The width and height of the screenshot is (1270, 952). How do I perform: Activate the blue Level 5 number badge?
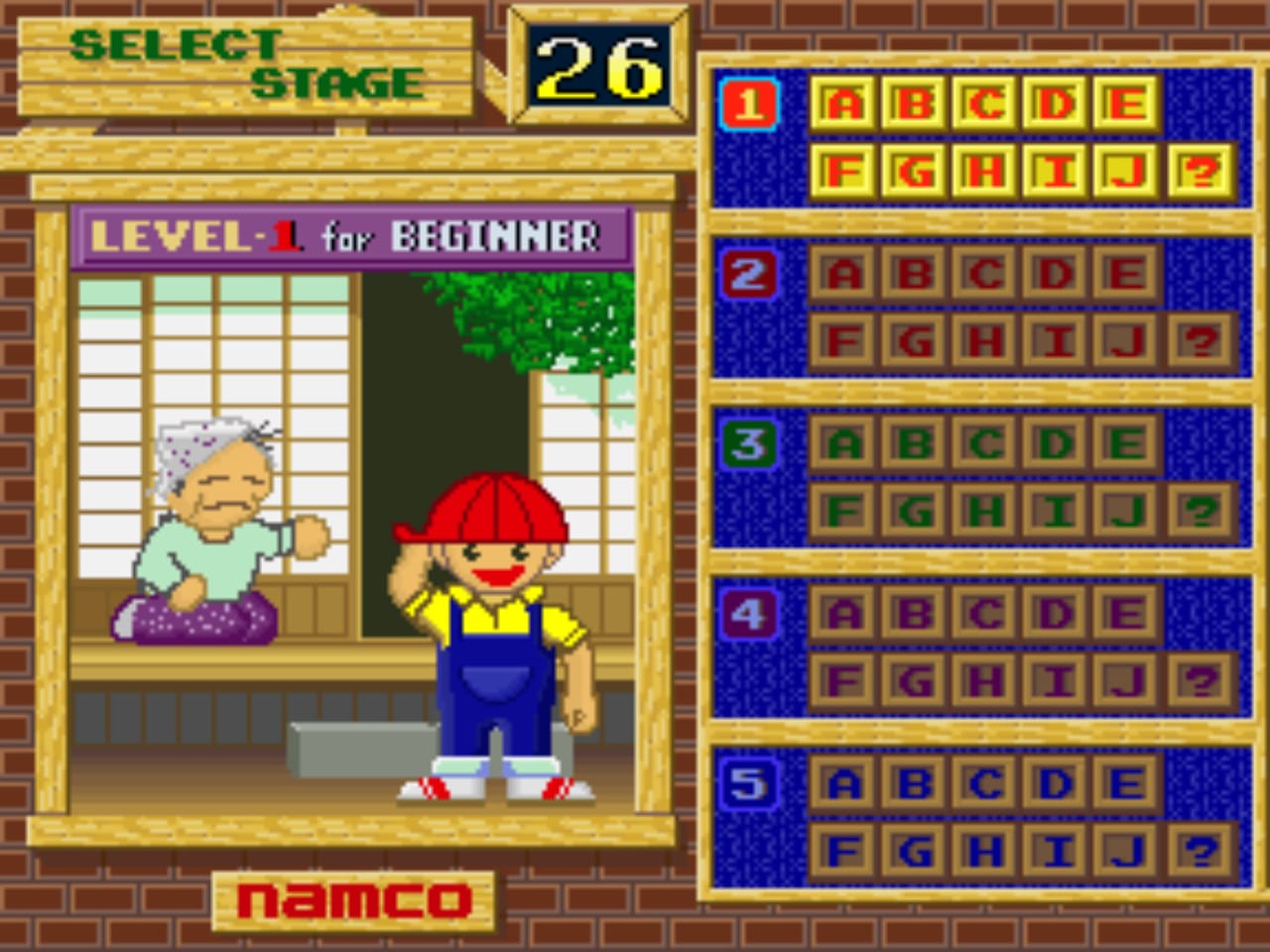(x=750, y=782)
